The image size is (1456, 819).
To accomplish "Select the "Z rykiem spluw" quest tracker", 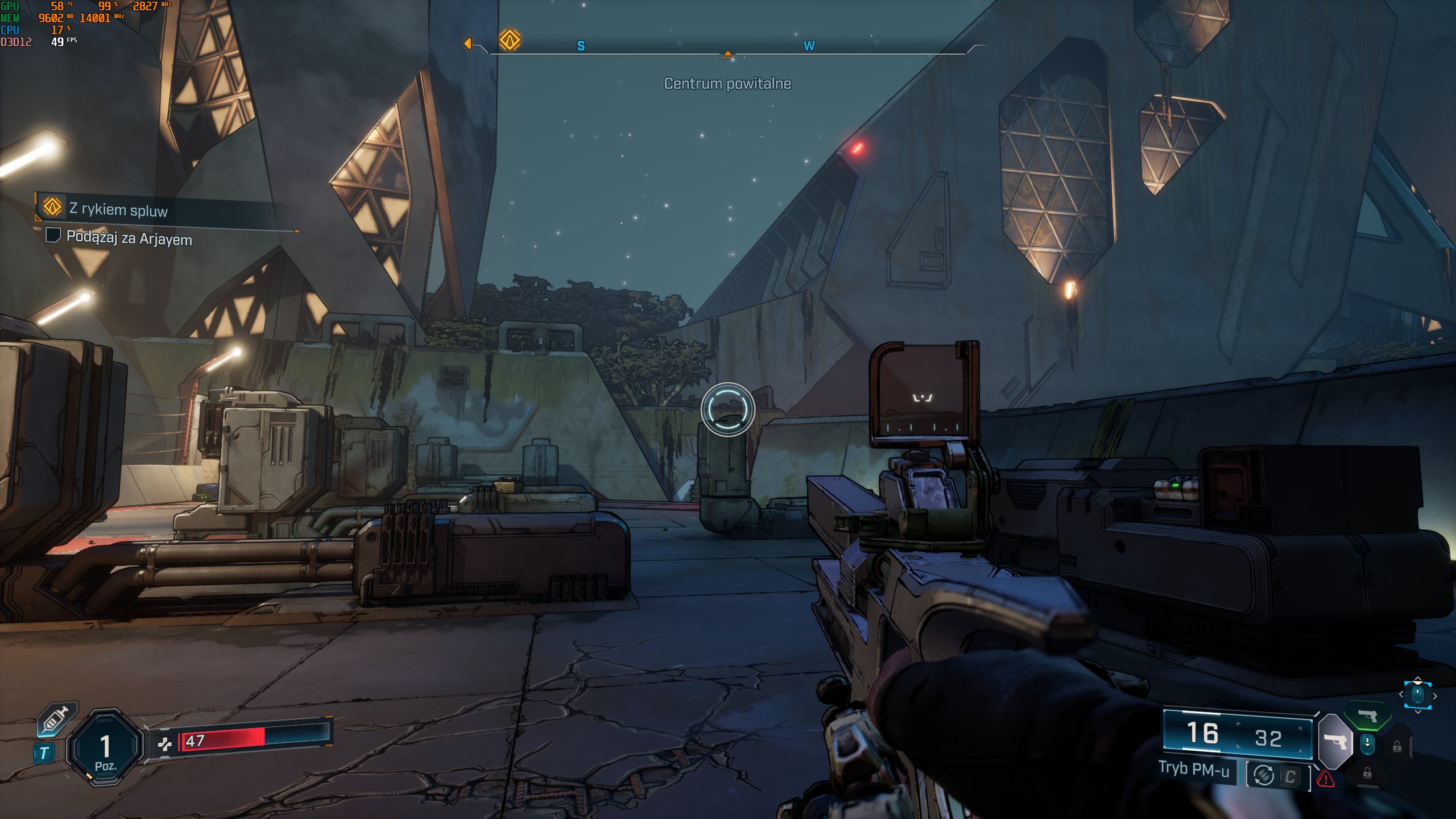I will tap(118, 209).
